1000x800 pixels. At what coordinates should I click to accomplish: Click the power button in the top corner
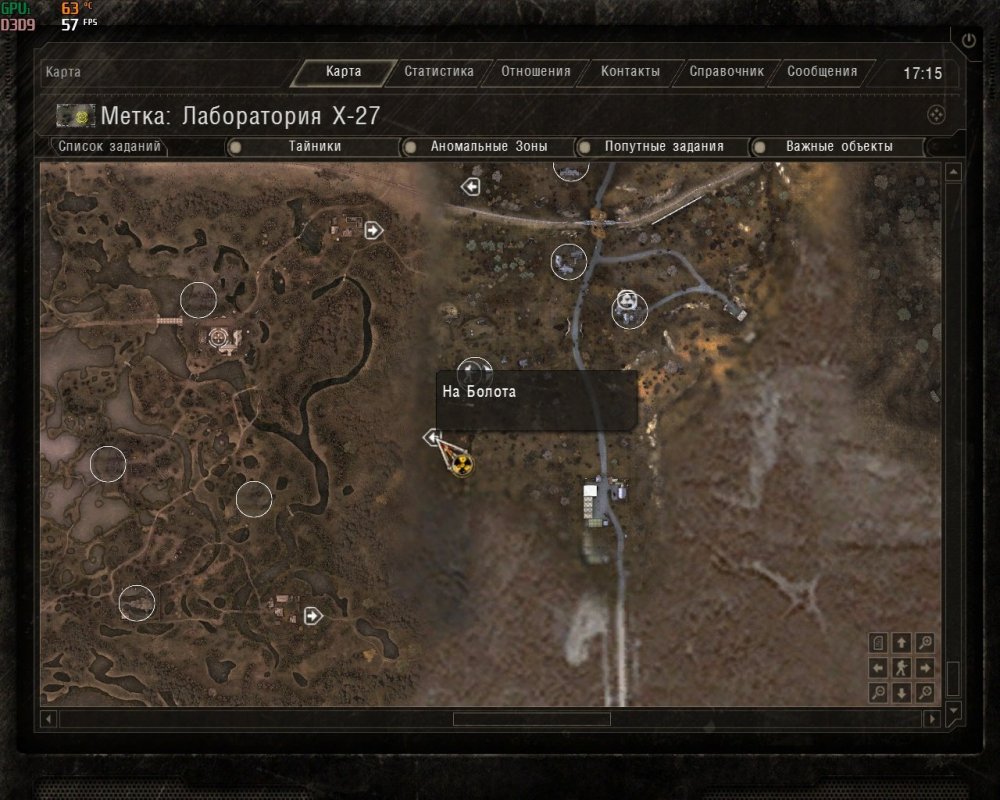click(968, 41)
